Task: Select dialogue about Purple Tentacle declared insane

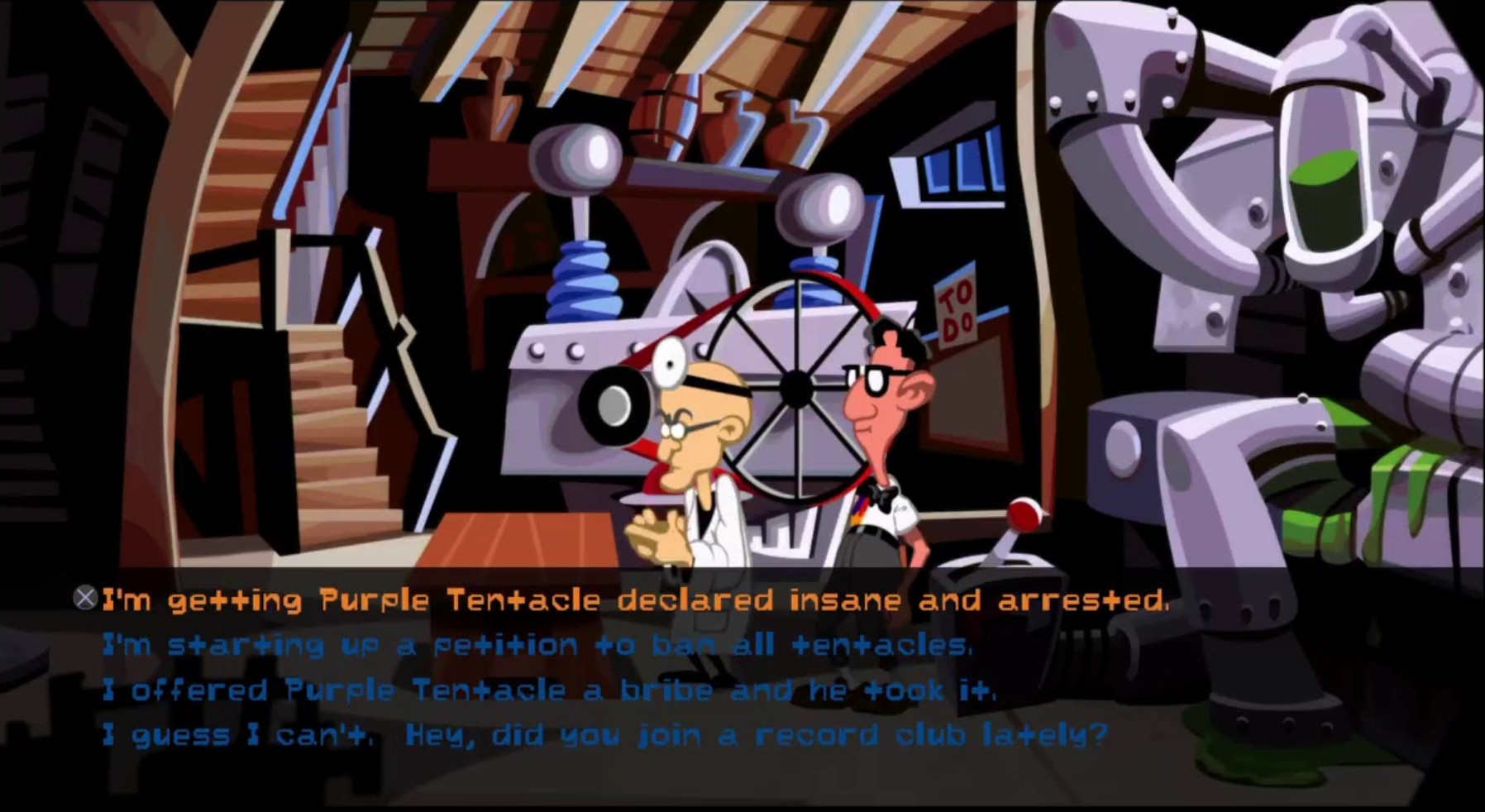Action: 637,601
